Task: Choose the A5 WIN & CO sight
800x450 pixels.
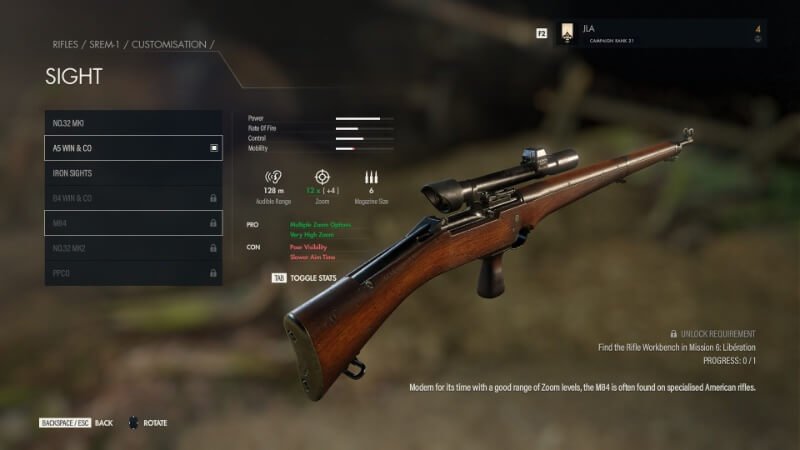Action: point(133,148)
